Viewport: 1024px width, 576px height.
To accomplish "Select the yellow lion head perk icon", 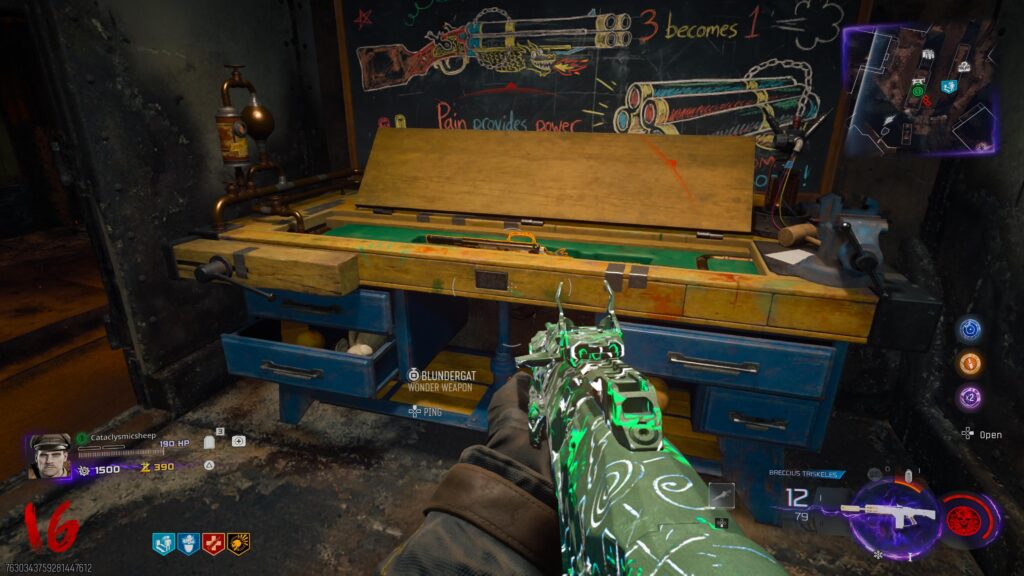I will coord(238,543).
